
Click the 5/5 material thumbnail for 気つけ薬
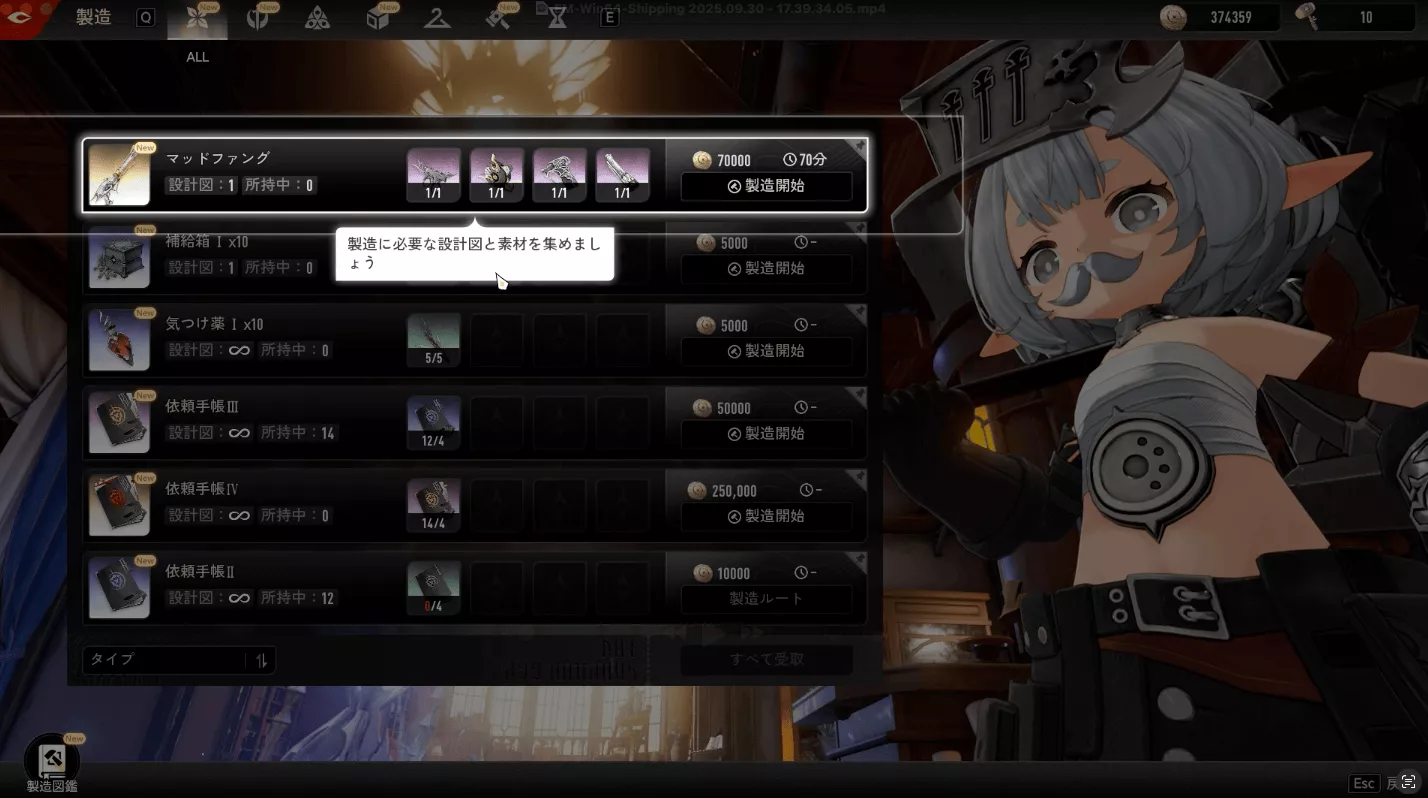coord(433,339)
